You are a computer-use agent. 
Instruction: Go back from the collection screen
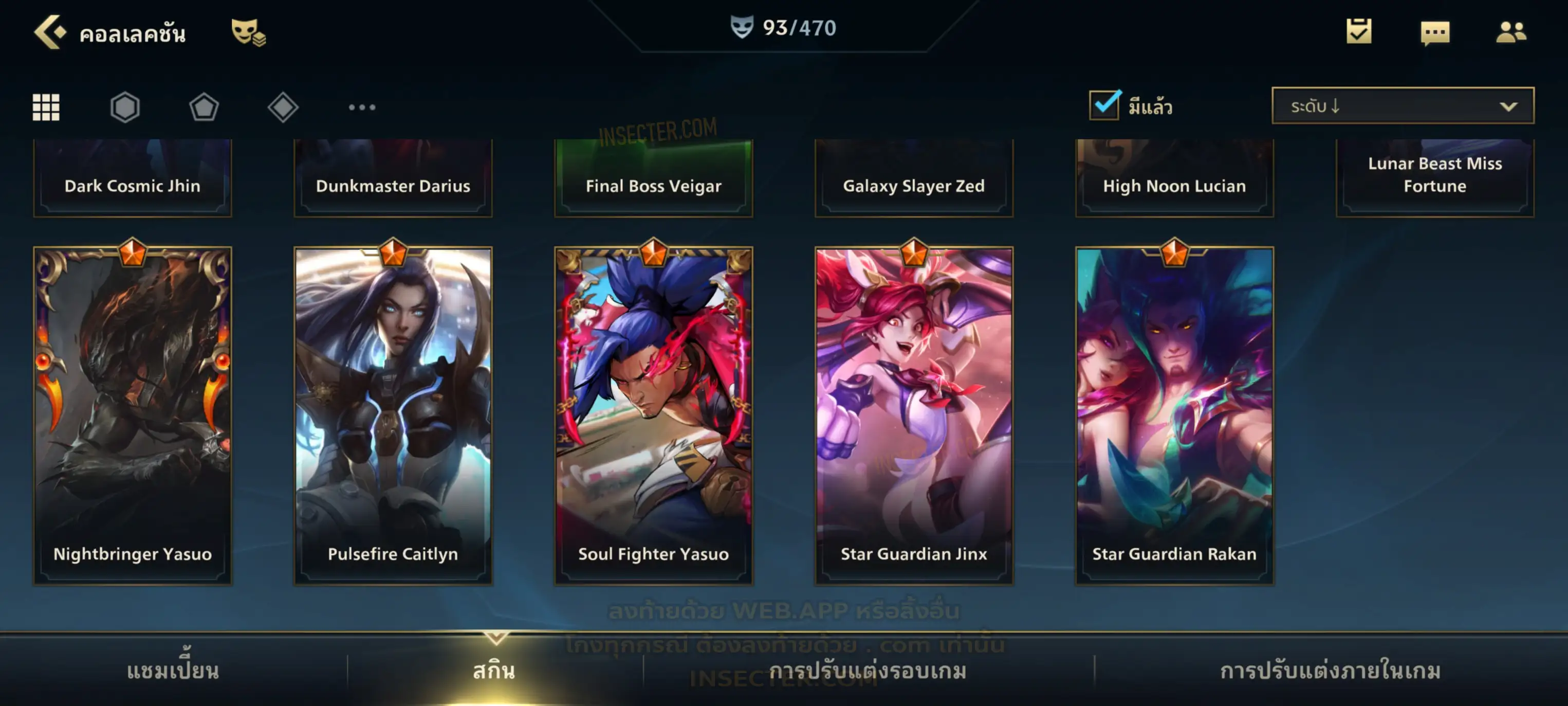pos(50,32)
